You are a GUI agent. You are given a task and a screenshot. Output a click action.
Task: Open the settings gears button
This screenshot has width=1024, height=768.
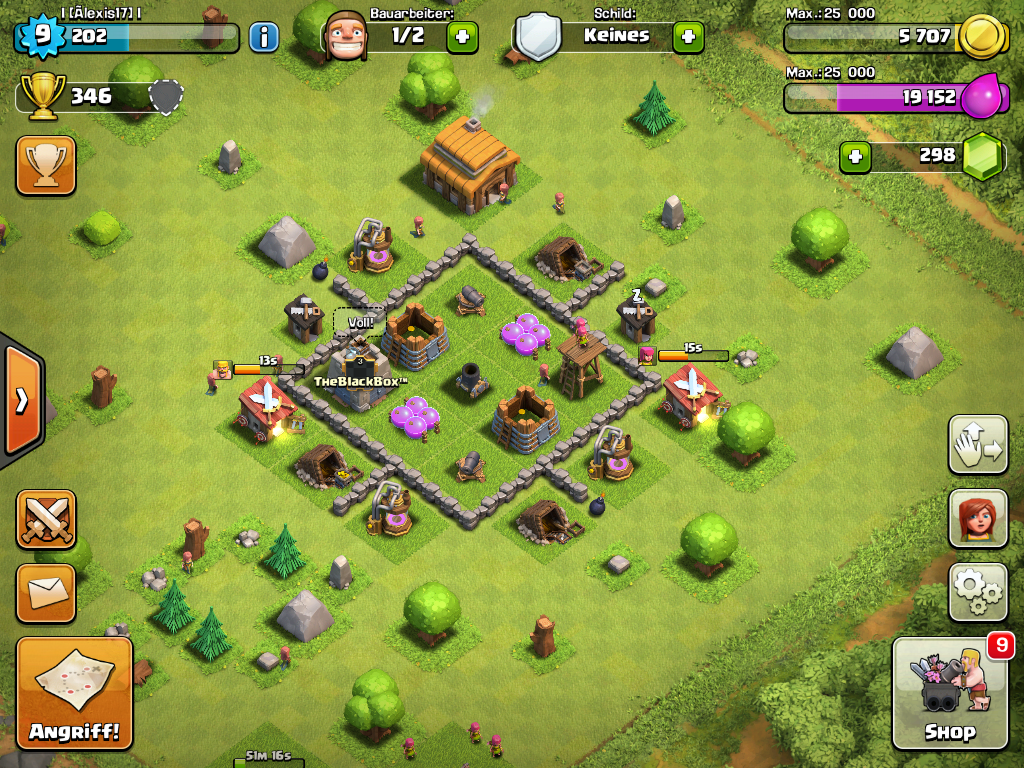tap(977, 592)
